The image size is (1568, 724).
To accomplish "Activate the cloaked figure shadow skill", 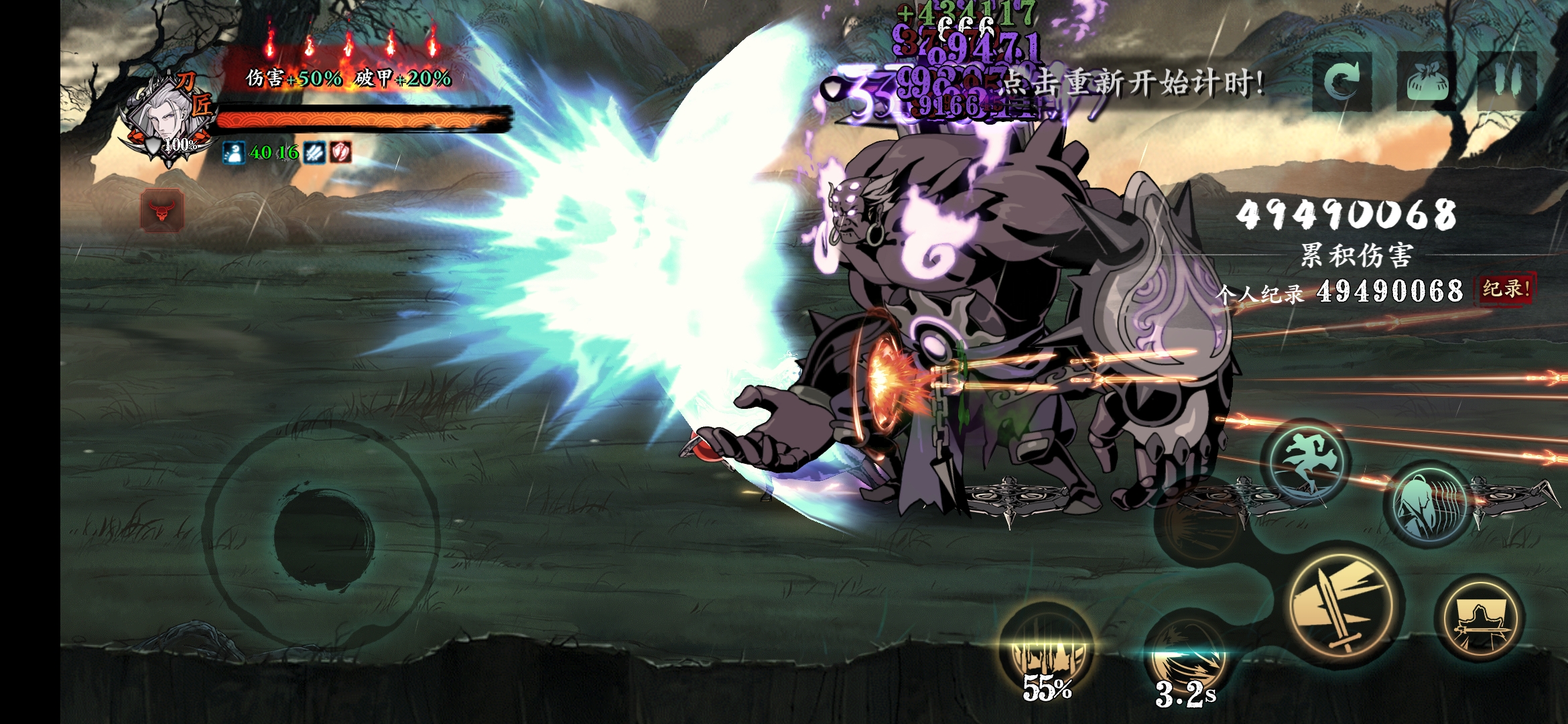I will click(x=1429, y=504).
